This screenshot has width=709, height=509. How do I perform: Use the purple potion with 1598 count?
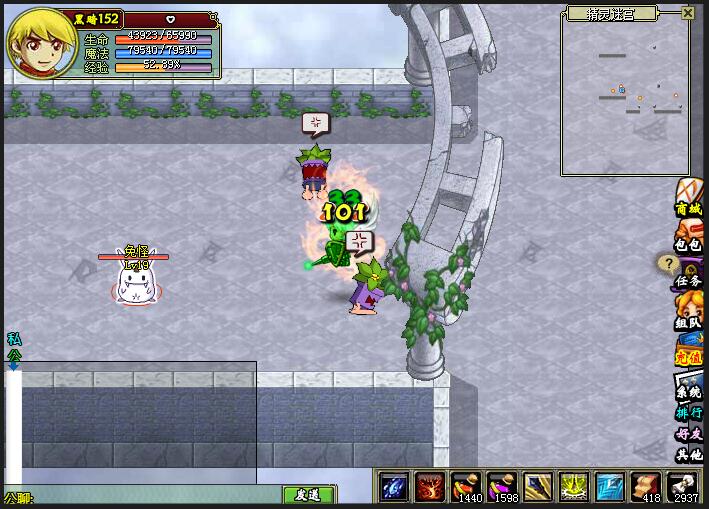click(x=502, y=486)
